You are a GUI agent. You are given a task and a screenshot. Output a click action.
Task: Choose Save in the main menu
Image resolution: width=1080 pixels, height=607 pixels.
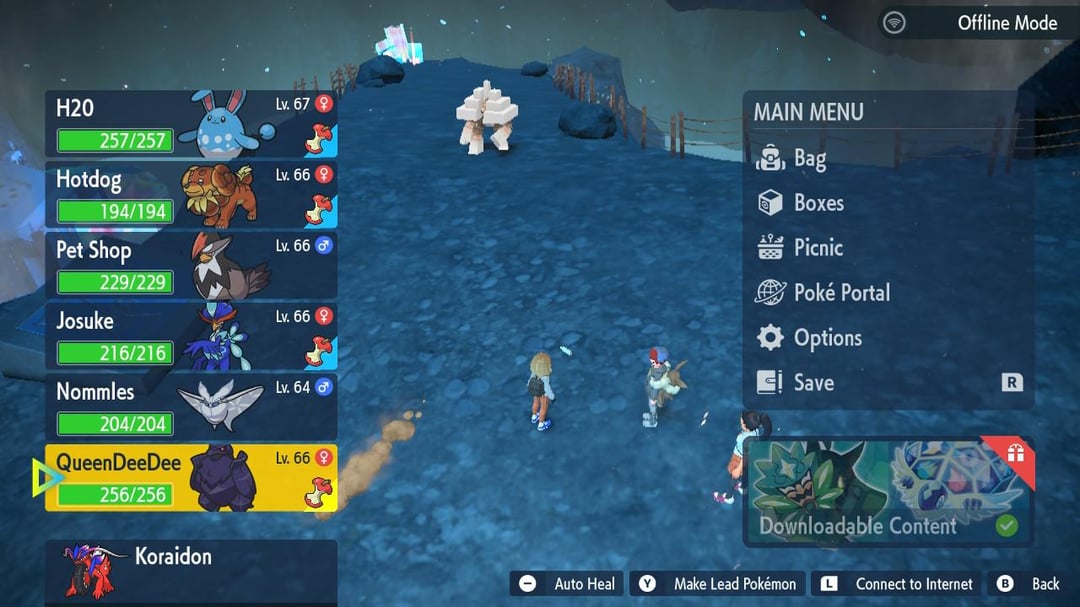tap(812, 383)
